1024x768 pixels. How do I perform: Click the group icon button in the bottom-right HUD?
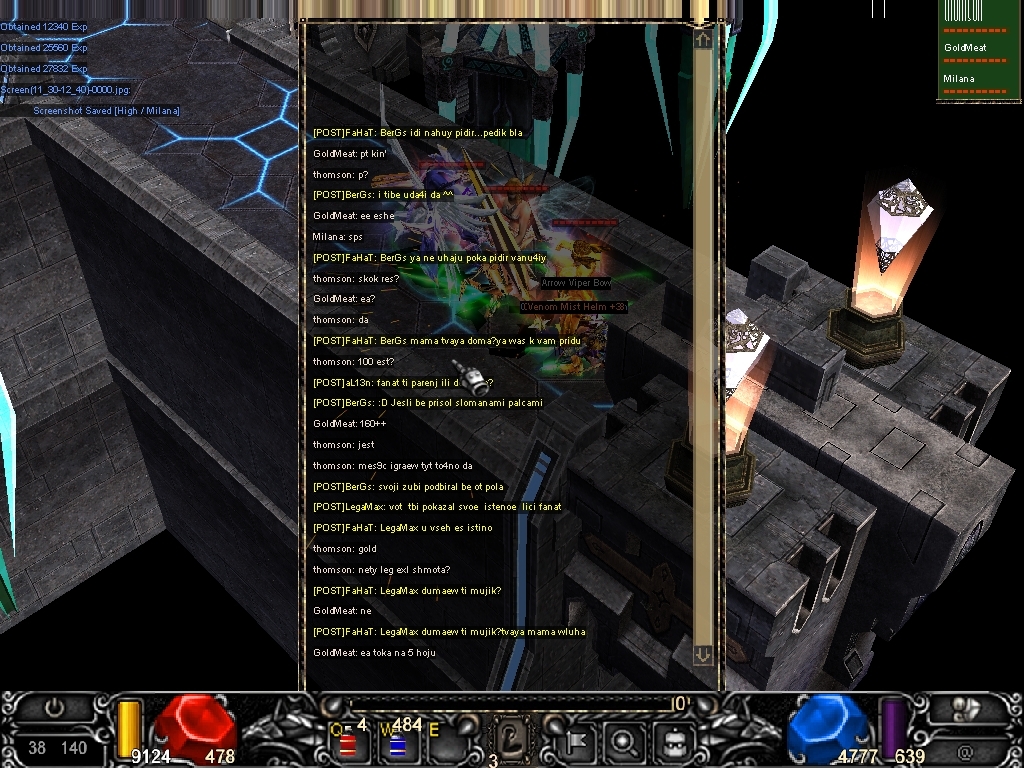(965, 709)
